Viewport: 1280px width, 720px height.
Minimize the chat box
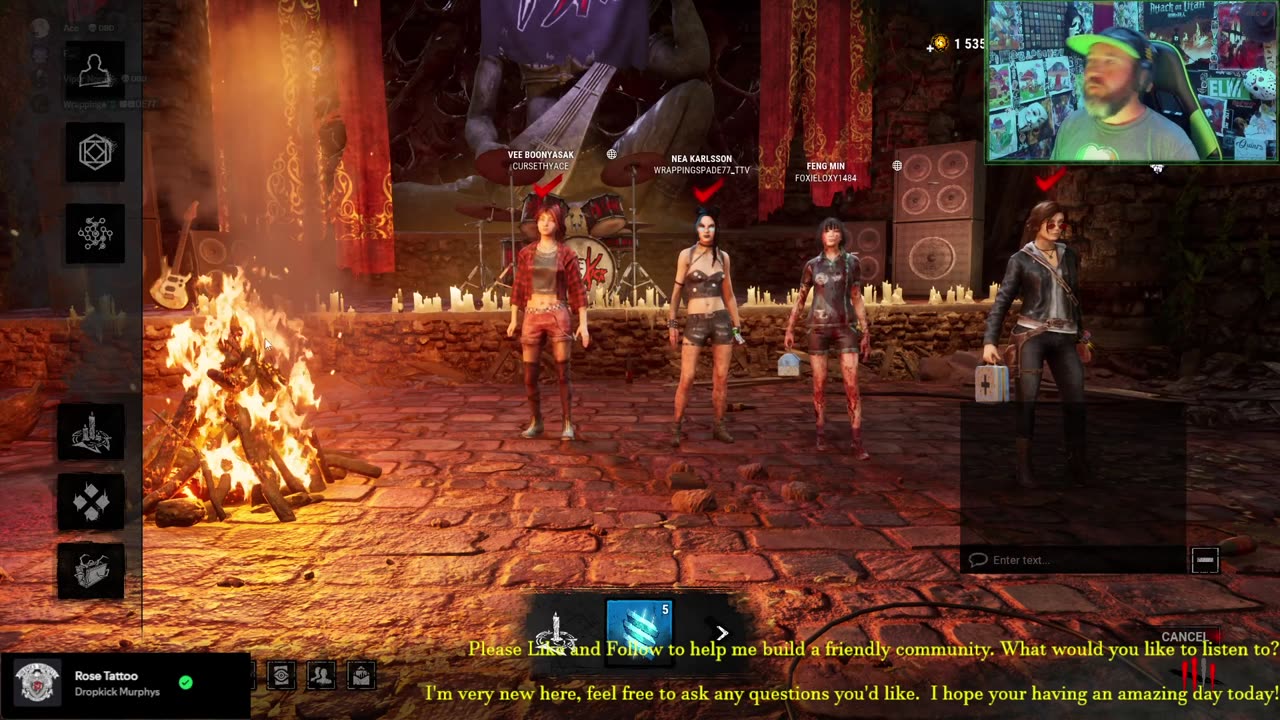point(1205,560)
